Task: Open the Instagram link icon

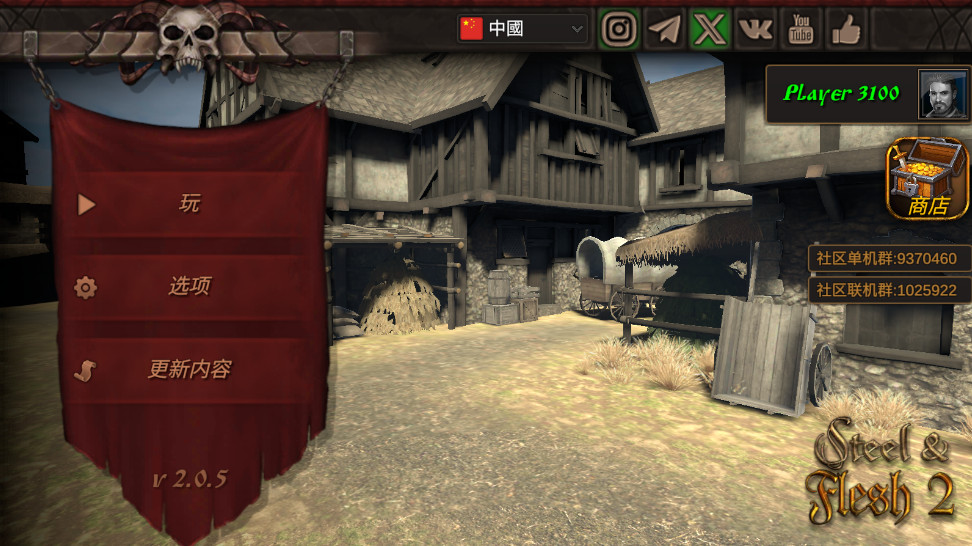Action: [620, 29]
